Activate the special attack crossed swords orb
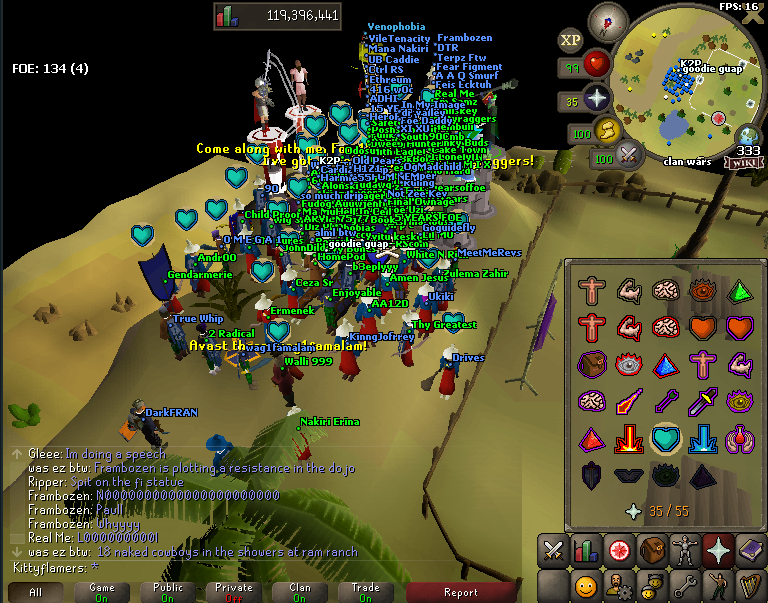The image size is (768, 603). coord(630,155)
